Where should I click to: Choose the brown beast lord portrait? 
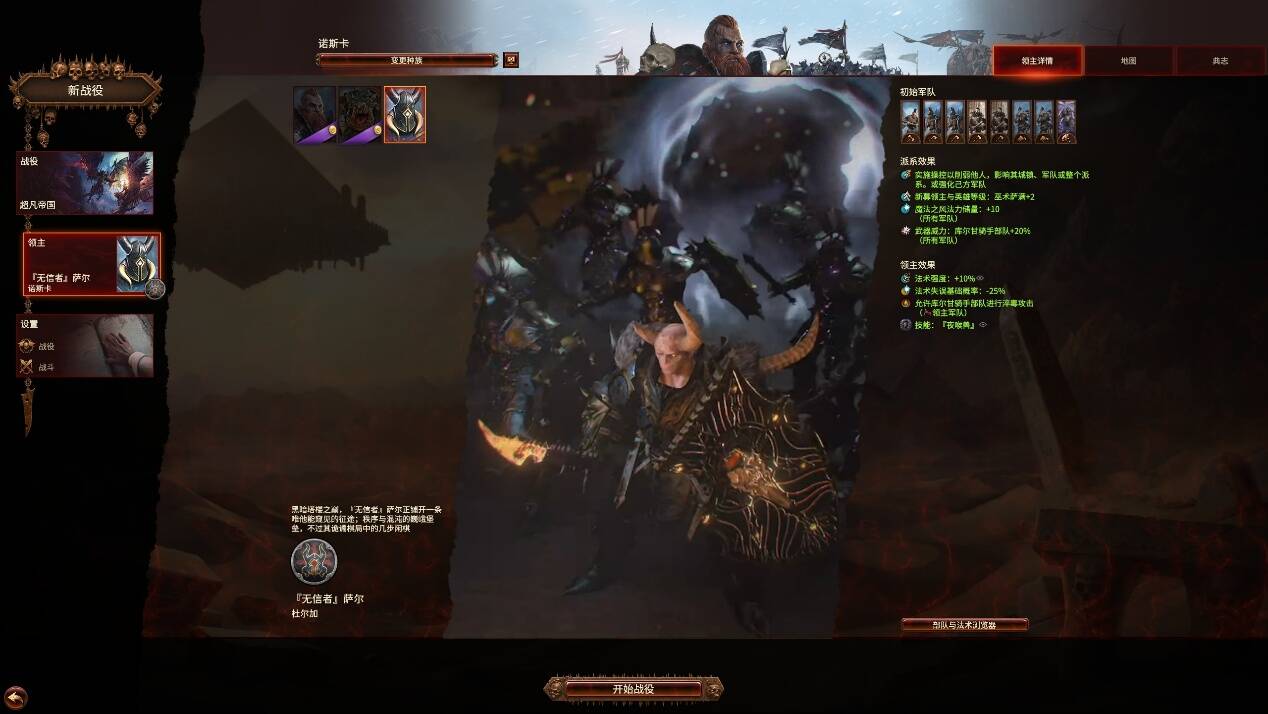click(359, 114)
